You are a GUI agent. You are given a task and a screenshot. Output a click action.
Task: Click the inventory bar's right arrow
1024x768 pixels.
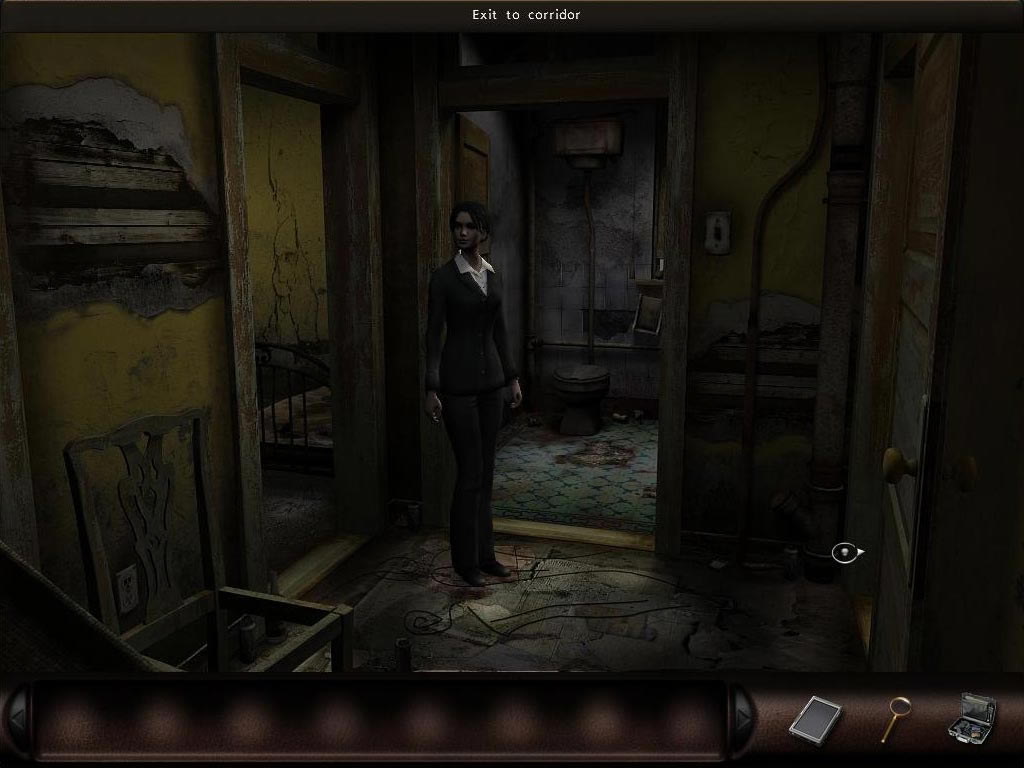(x=743, y=718)
